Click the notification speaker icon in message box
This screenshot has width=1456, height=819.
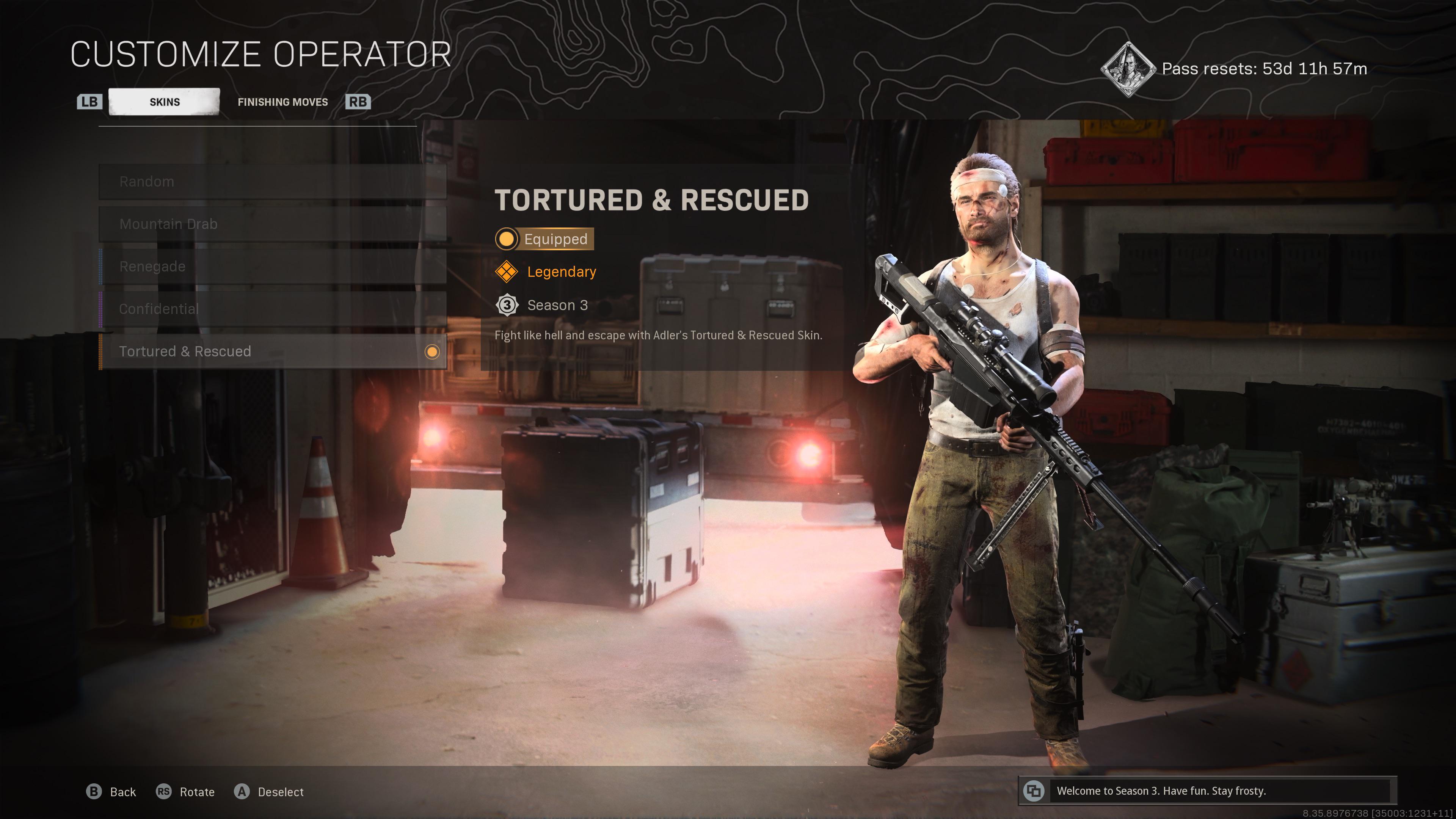1034,791
